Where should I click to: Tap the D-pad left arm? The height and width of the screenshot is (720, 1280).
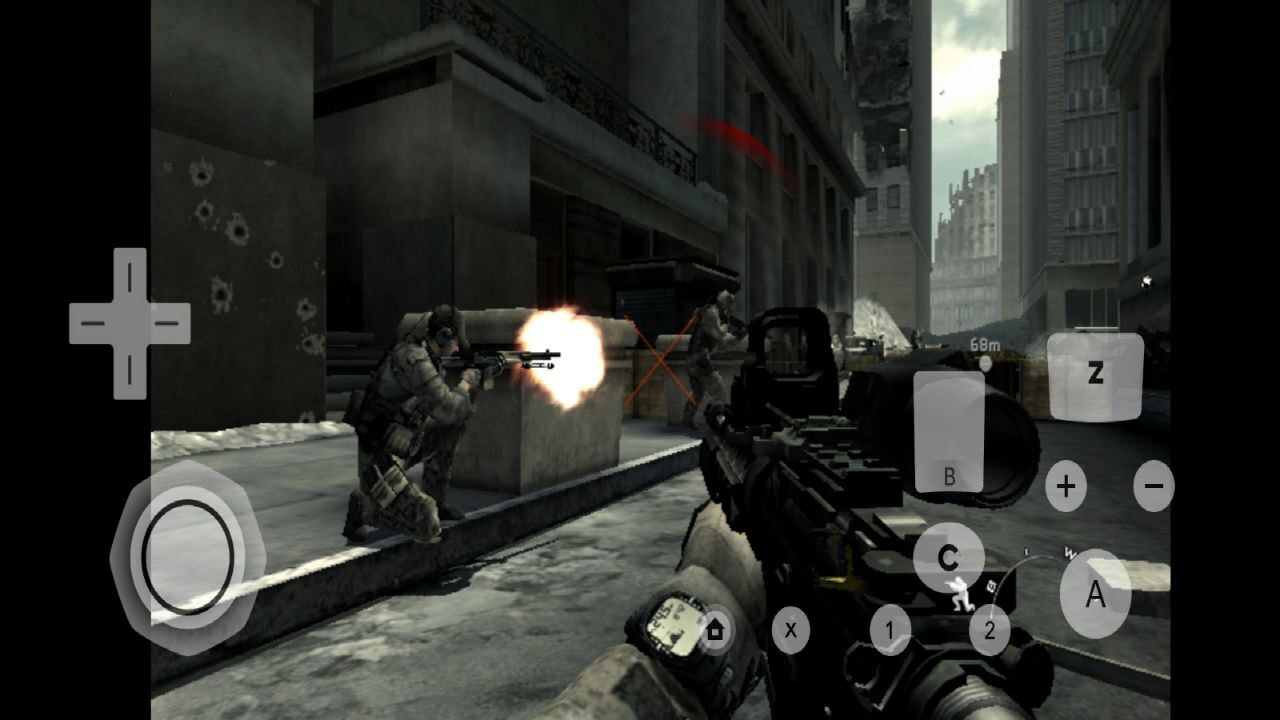(90, 324)
